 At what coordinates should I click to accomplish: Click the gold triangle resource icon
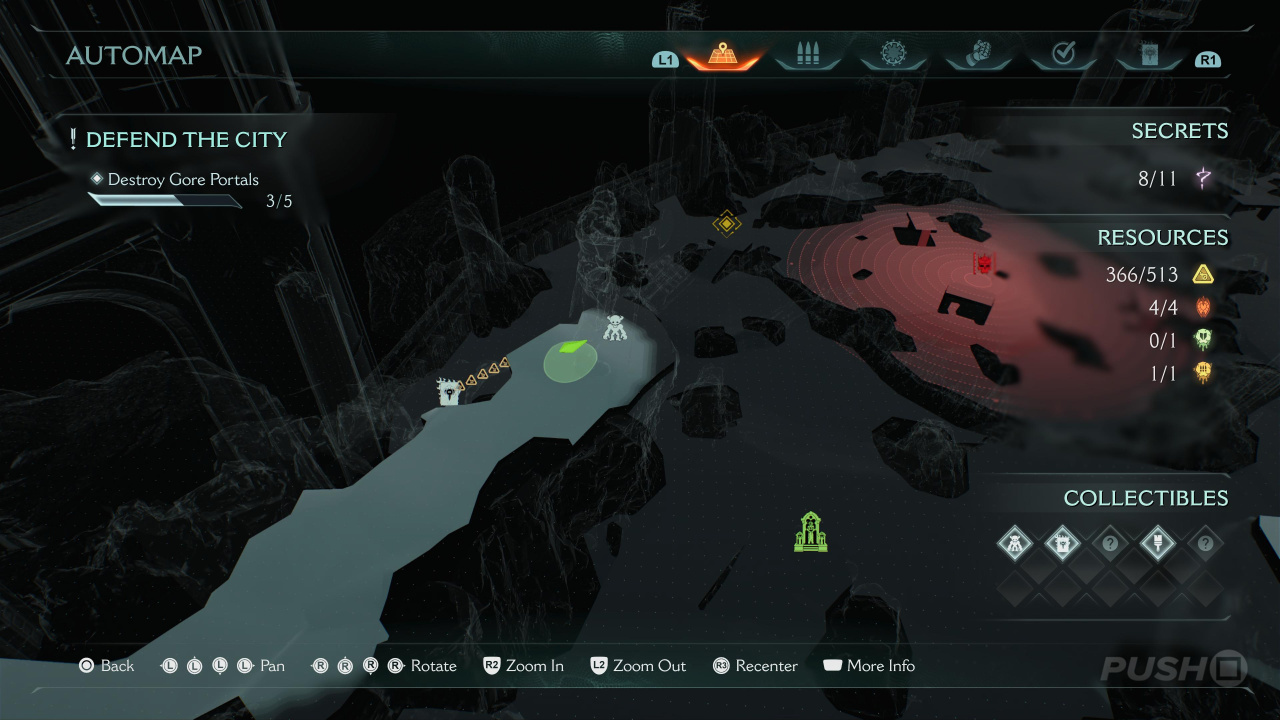(1203, 275)
